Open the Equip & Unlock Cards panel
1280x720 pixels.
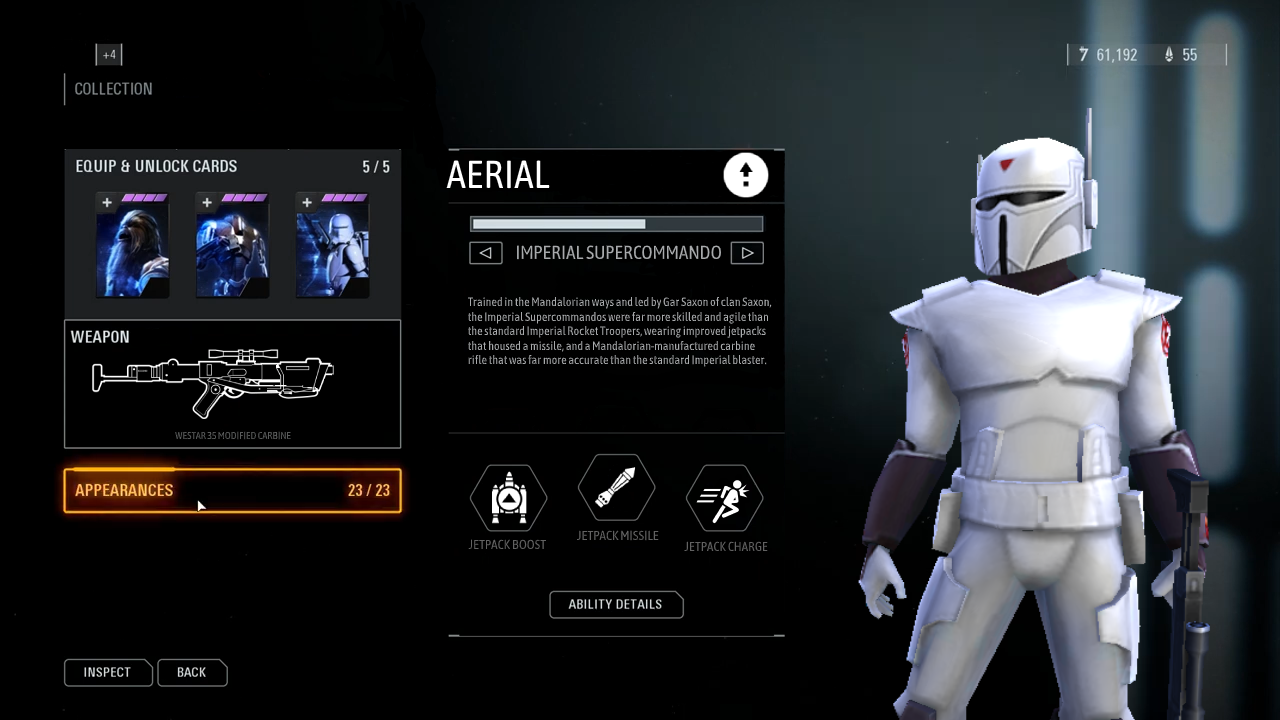(156, 166)
